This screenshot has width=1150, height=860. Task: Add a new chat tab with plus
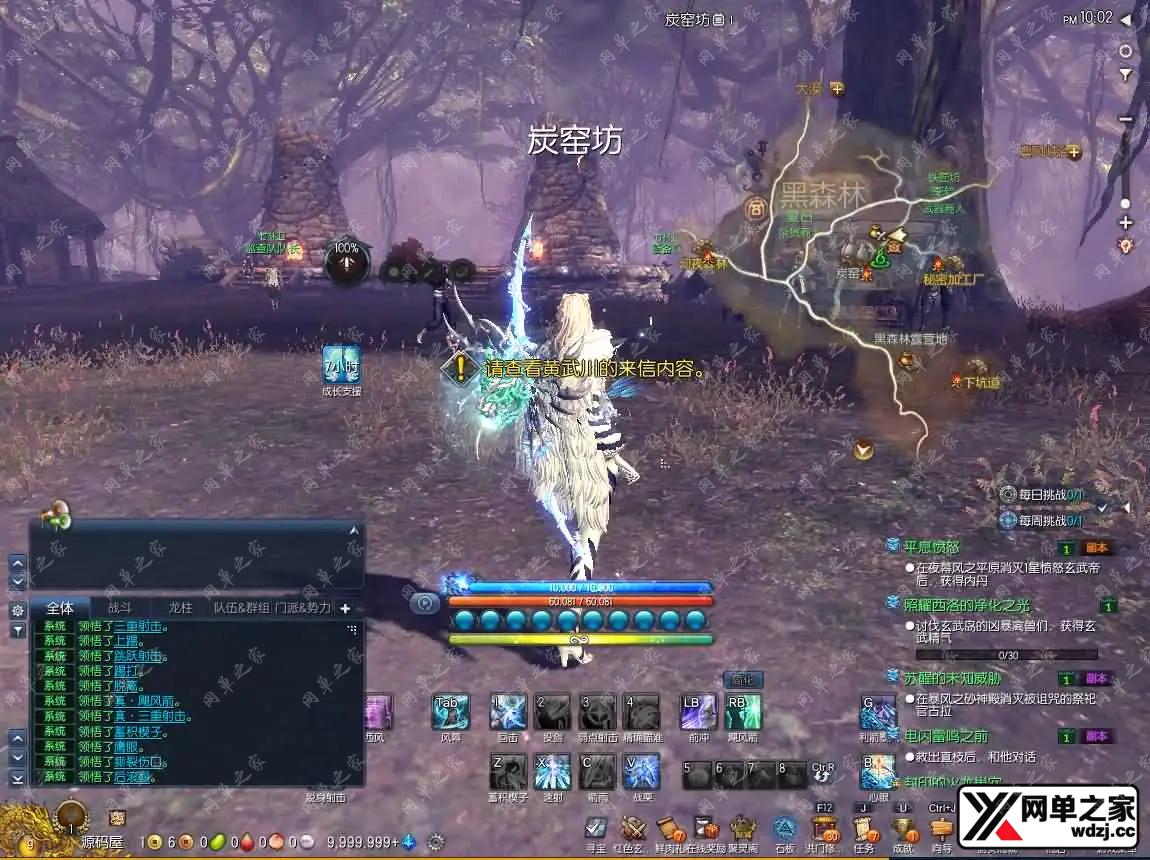(345, 608)
